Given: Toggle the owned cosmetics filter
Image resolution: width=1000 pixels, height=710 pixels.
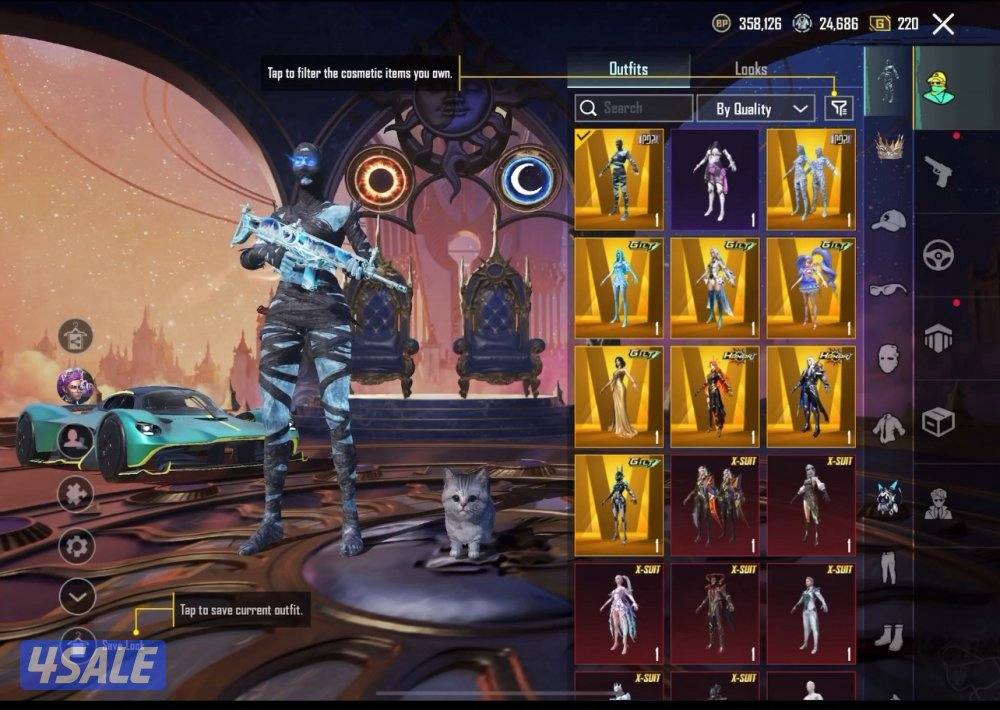Looking at the screenshot, I should pos(839,109).
